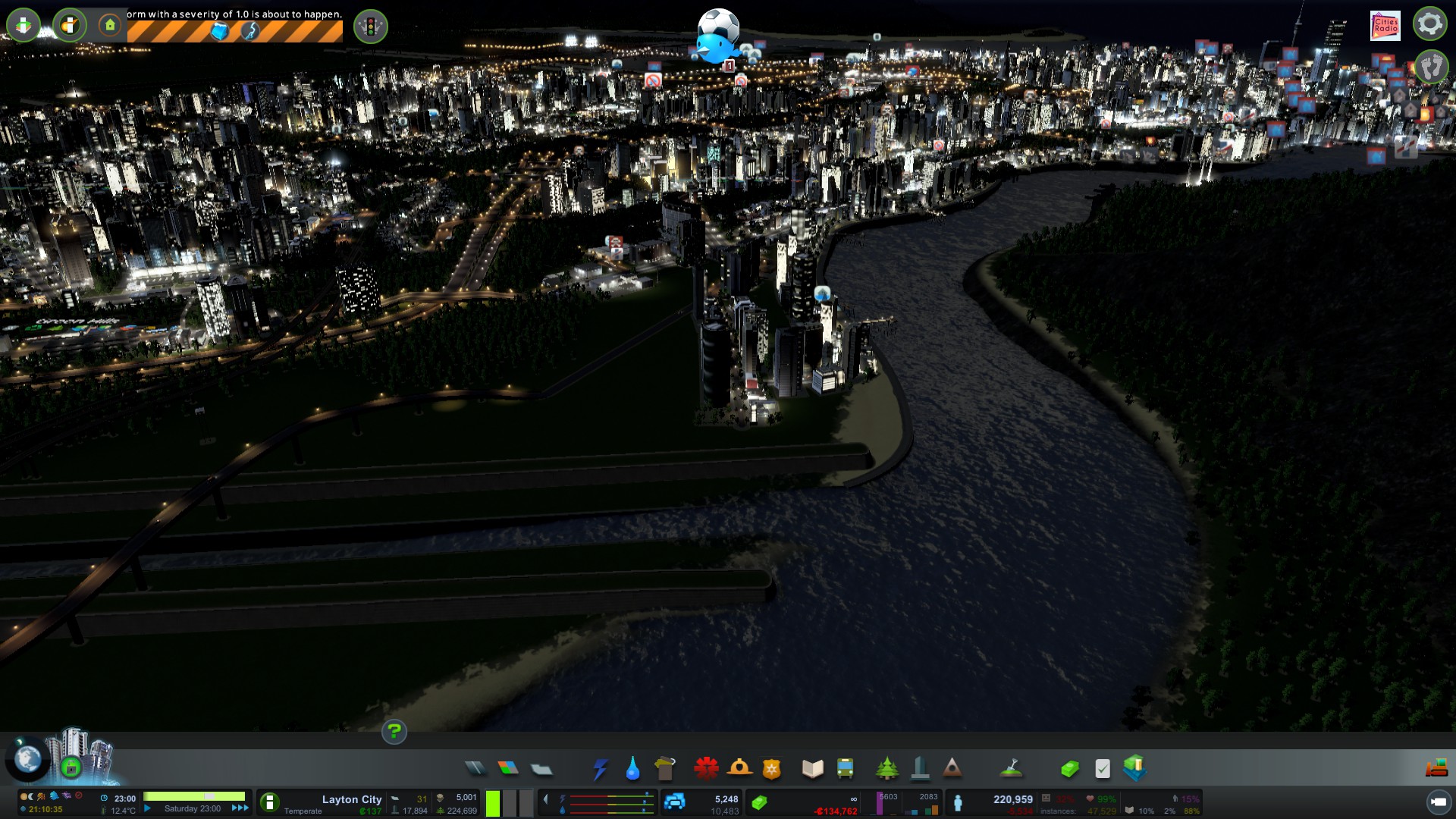The image size is (1456, 819).
Task: Open the Economy money panel
Action: [1069, 769]
